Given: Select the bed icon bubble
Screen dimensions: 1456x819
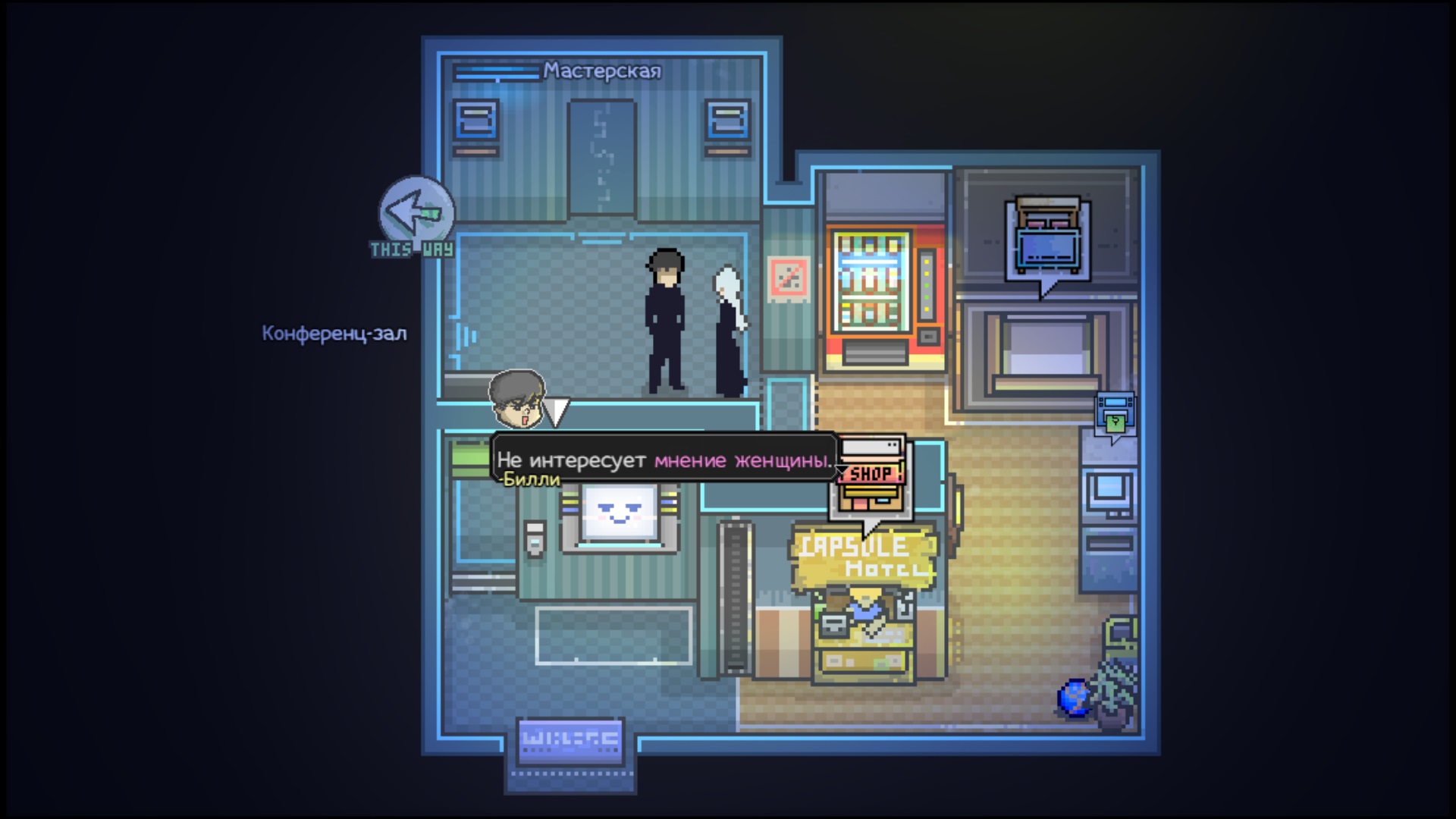Looking at the screenshot, I should (1046, 240).
